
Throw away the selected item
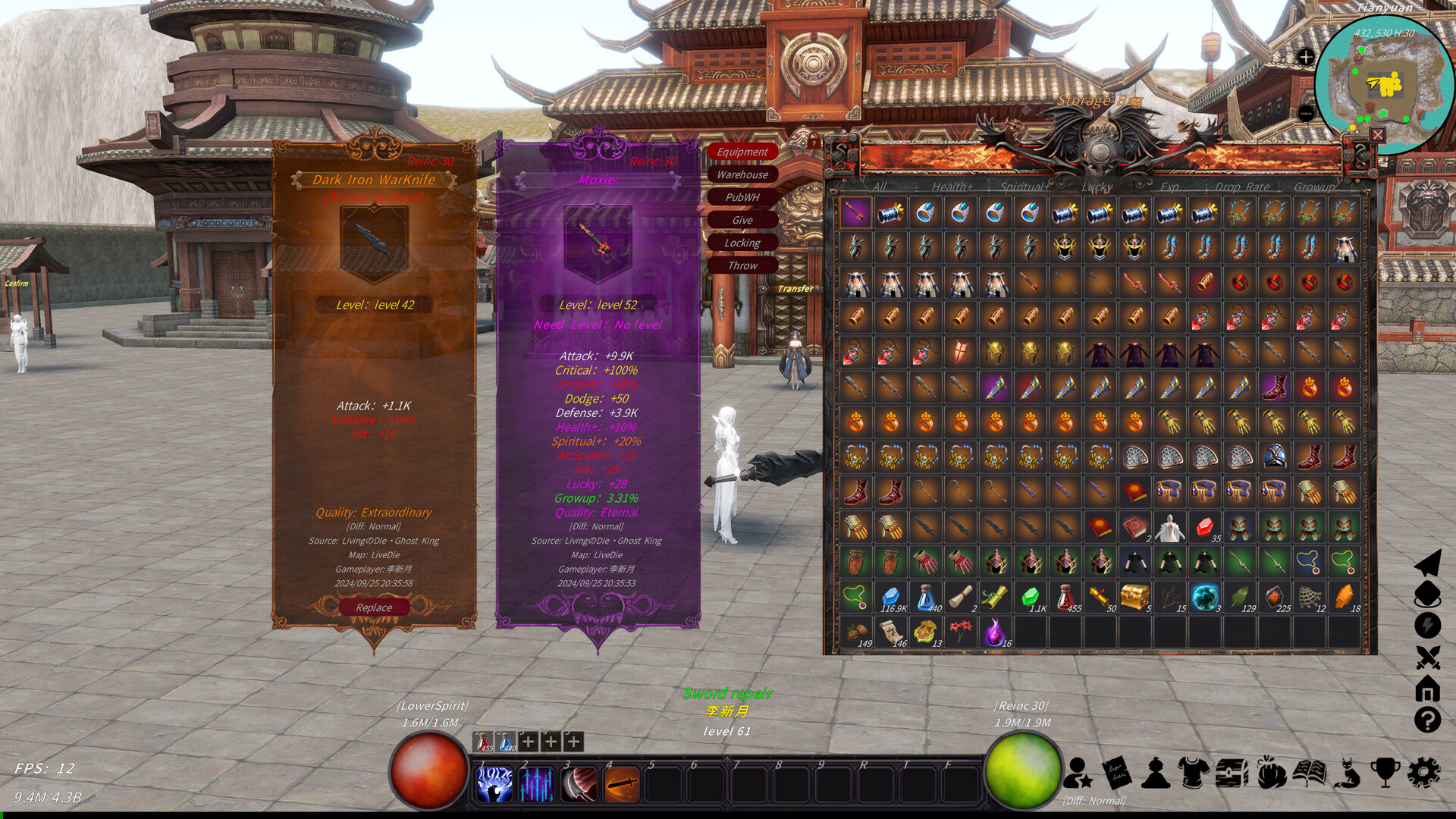(x=742, y=265)
